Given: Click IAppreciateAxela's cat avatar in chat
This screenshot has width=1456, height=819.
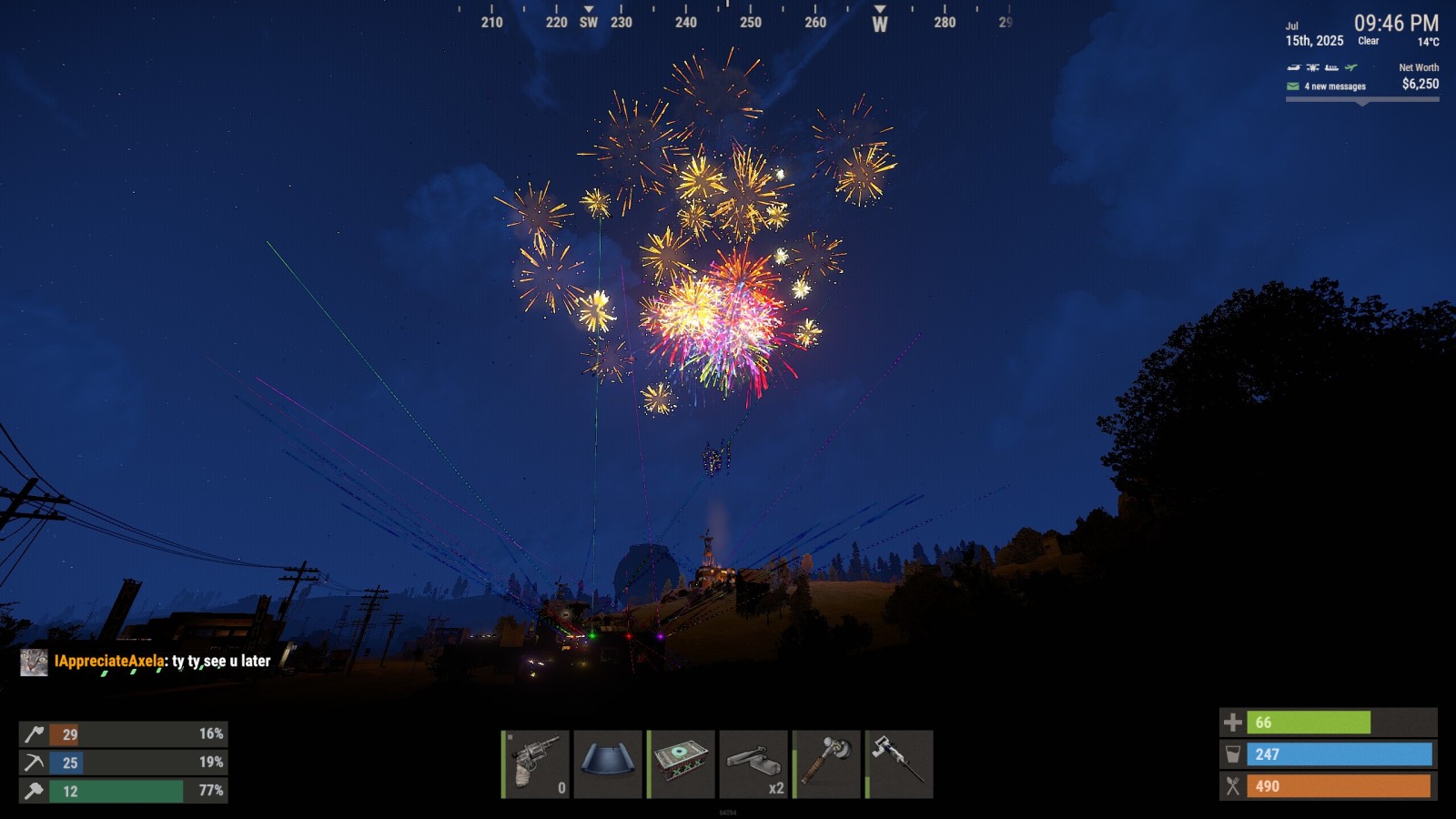Looking at the screenshot, I should pos(34,662).
